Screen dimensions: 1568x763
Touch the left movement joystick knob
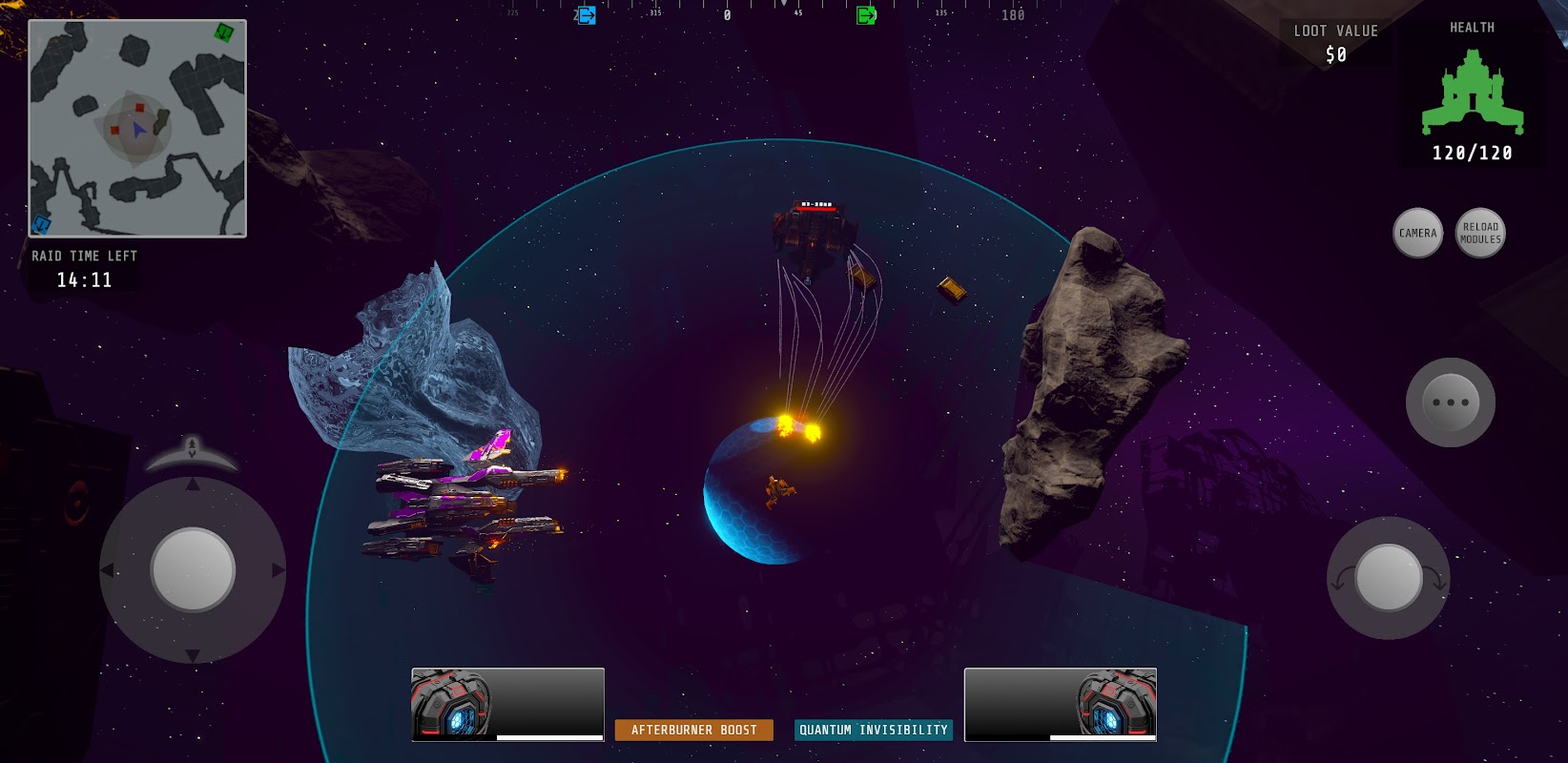point(193,569)
